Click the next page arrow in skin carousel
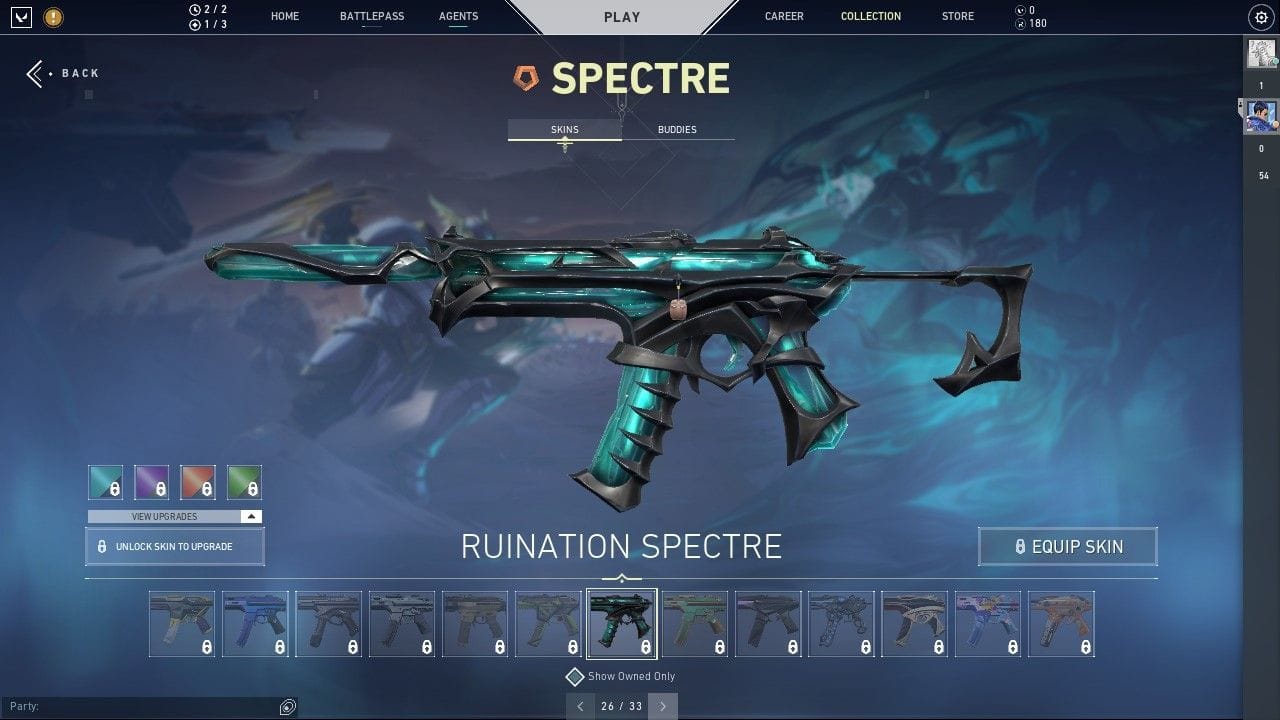 pos(662,706)
